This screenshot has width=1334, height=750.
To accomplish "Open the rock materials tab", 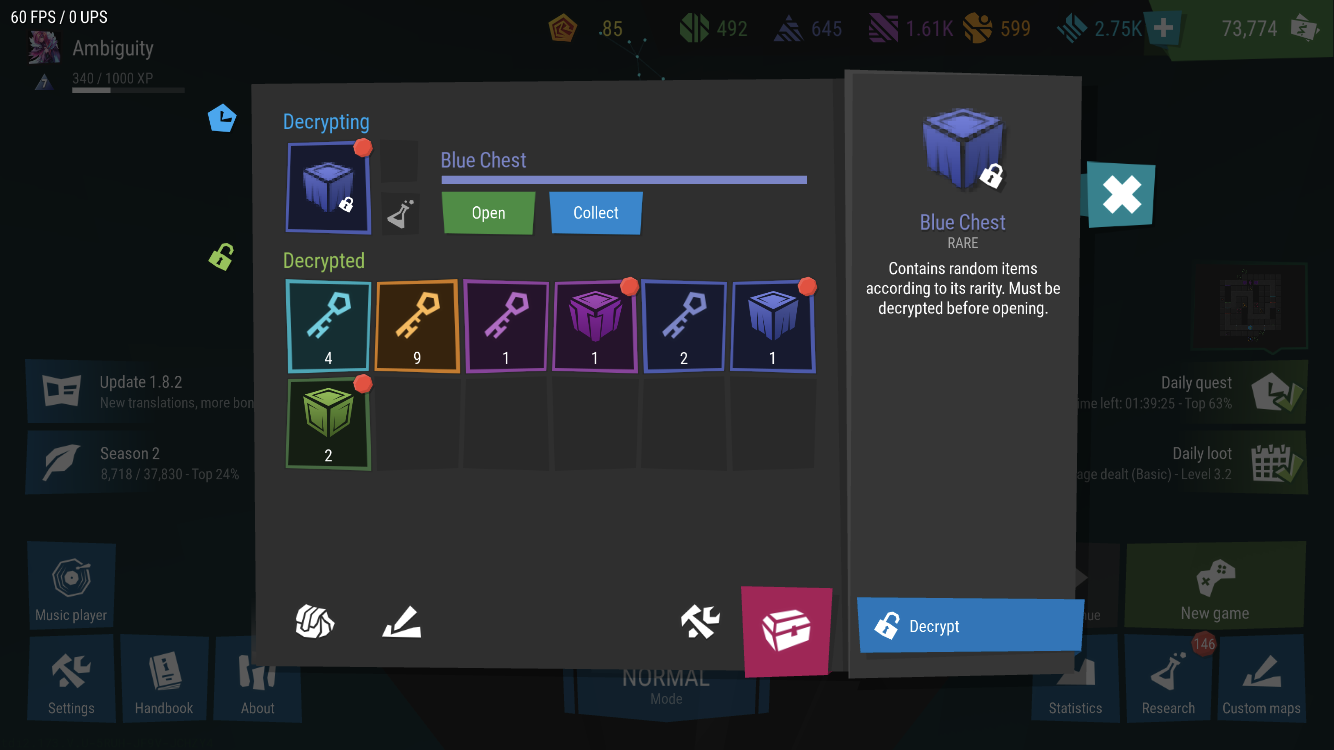I will tap(315, 622).
